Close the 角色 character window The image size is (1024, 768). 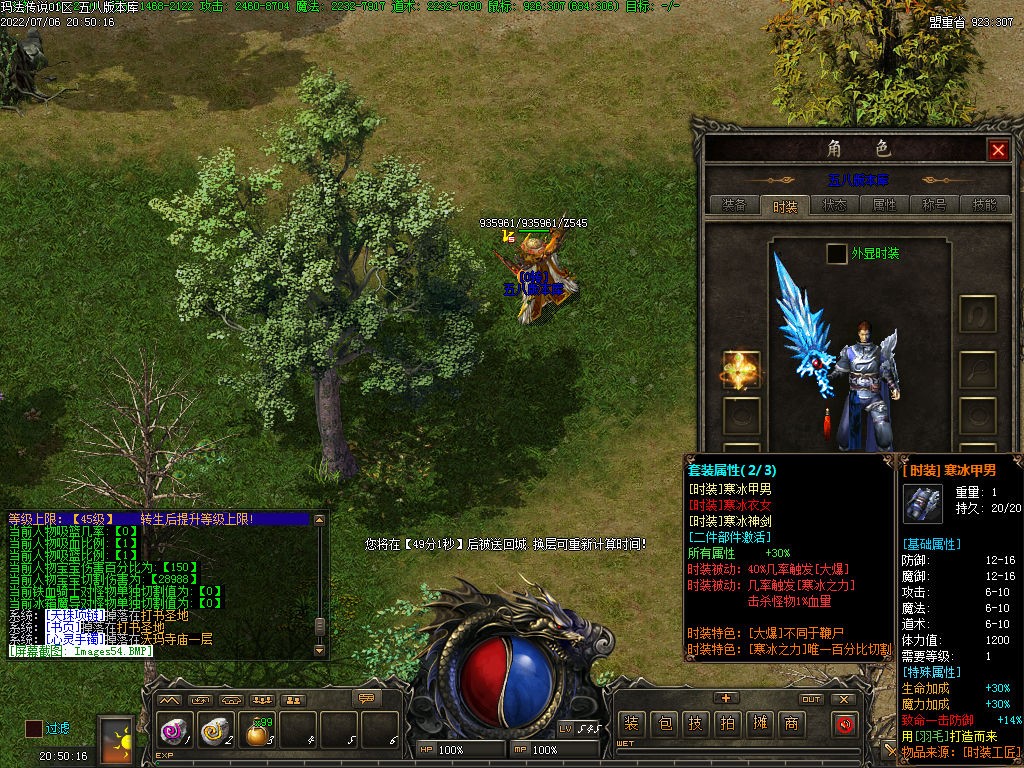[x=997, y=150]
